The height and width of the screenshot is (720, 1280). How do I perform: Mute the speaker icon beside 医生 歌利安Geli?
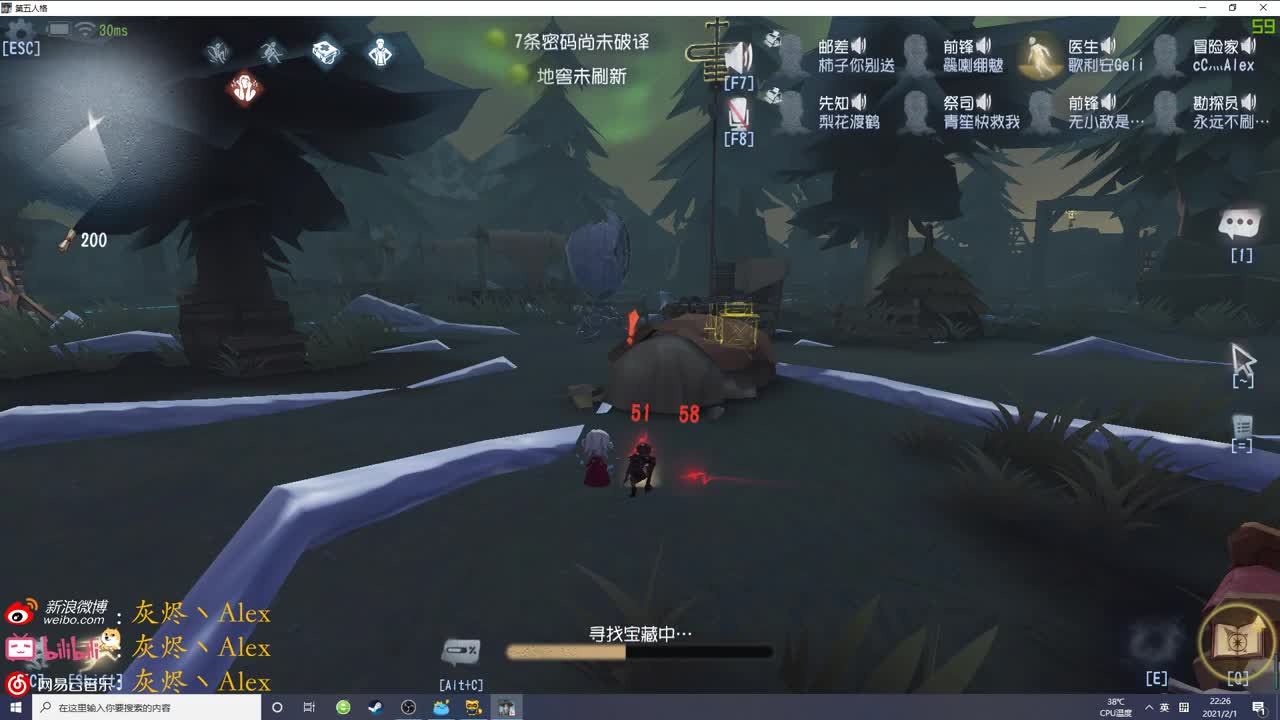pos(1106,45)
